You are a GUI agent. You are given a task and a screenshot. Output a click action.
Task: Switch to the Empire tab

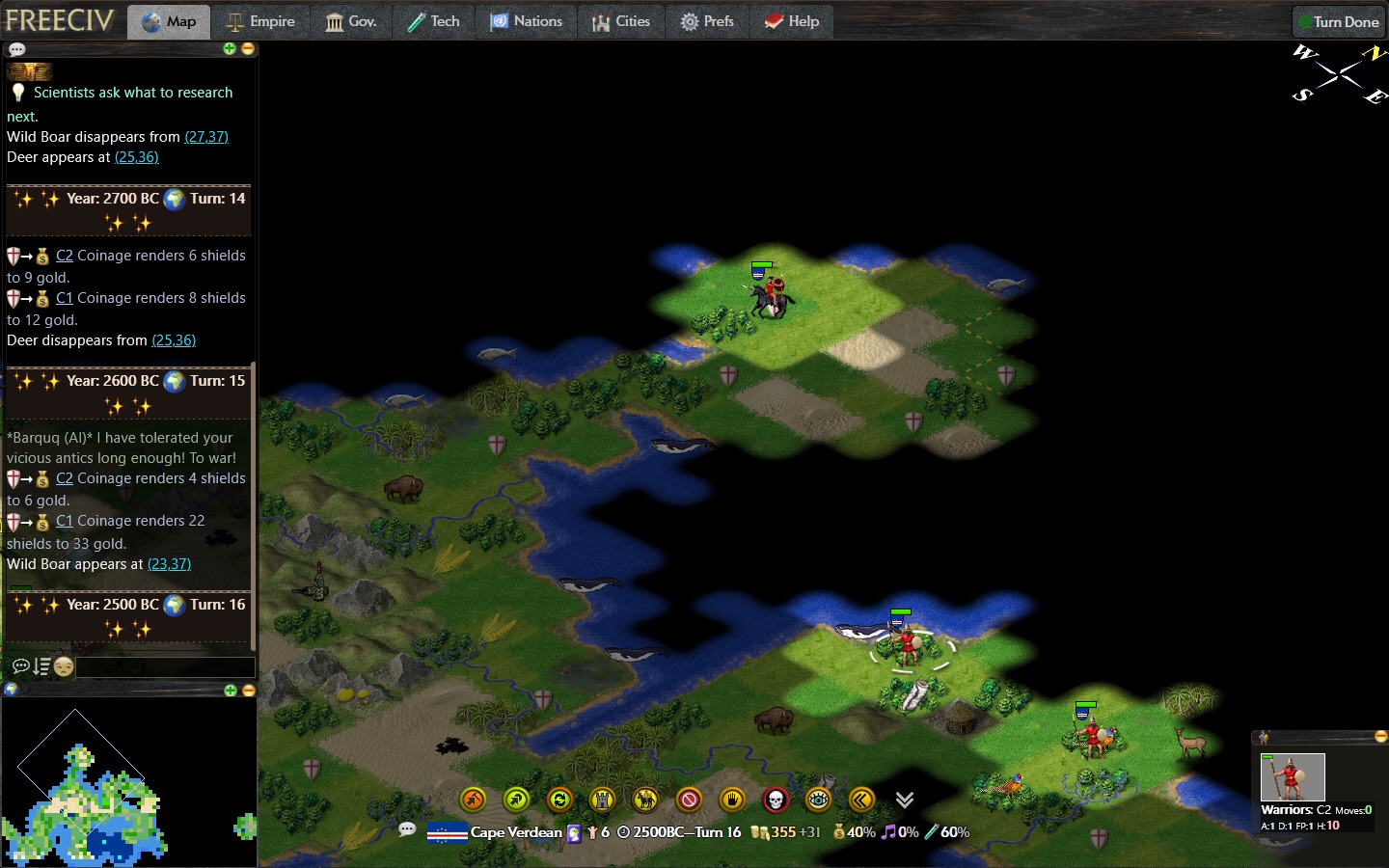[260, 21]
